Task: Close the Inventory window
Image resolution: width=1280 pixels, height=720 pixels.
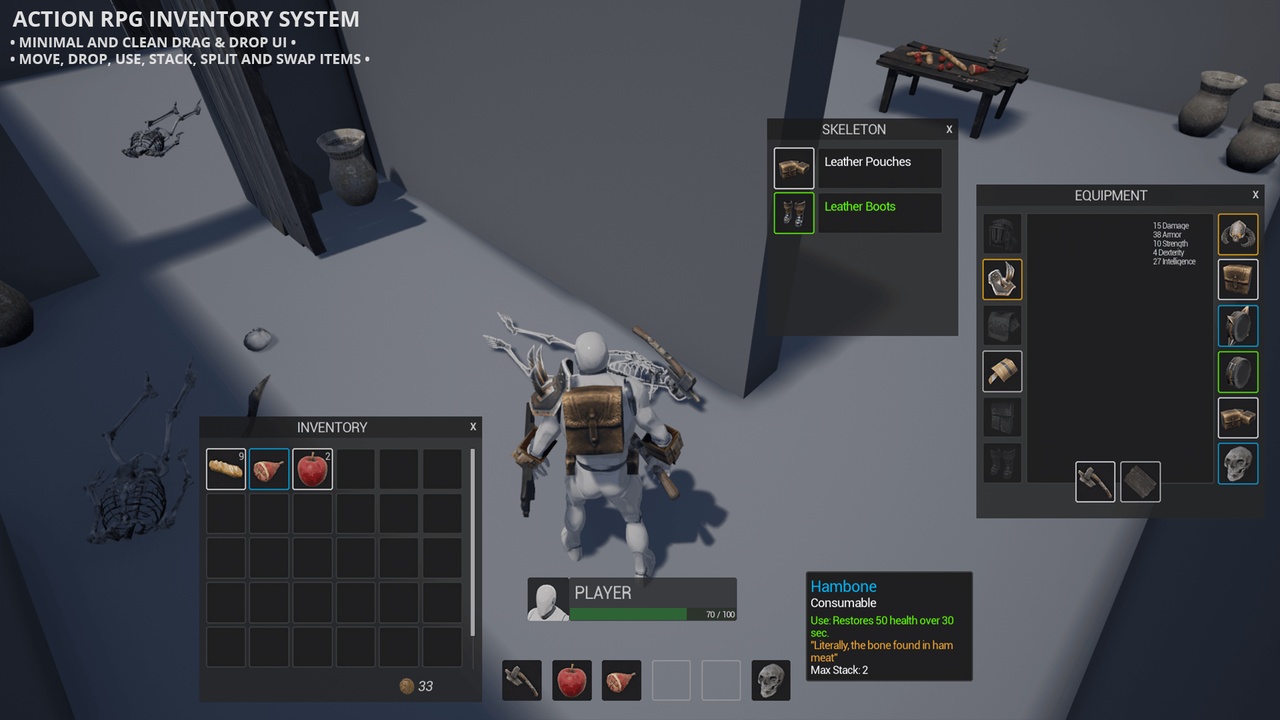Action: point(473,427)
